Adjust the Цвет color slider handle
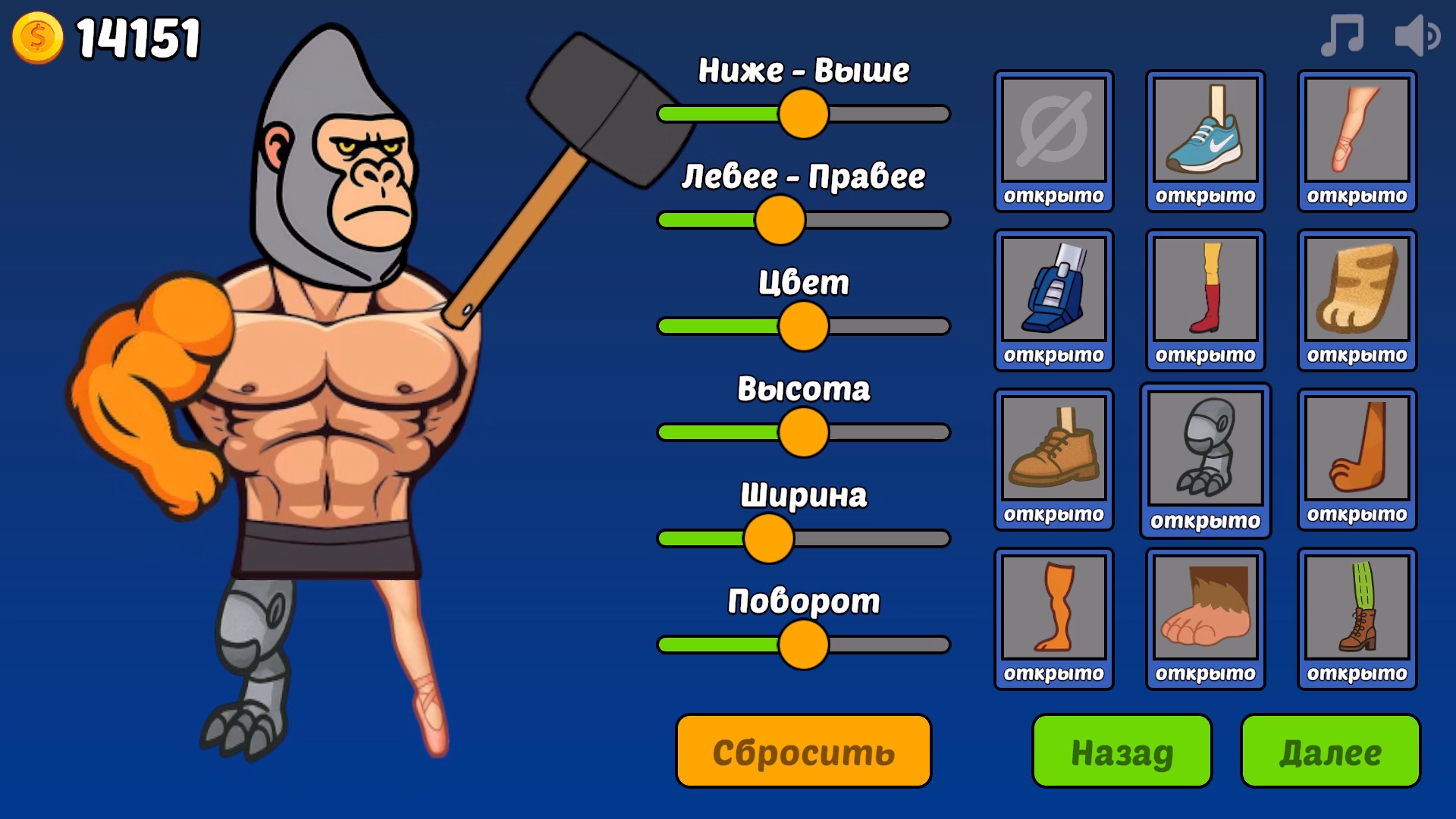 coord(805,326)
